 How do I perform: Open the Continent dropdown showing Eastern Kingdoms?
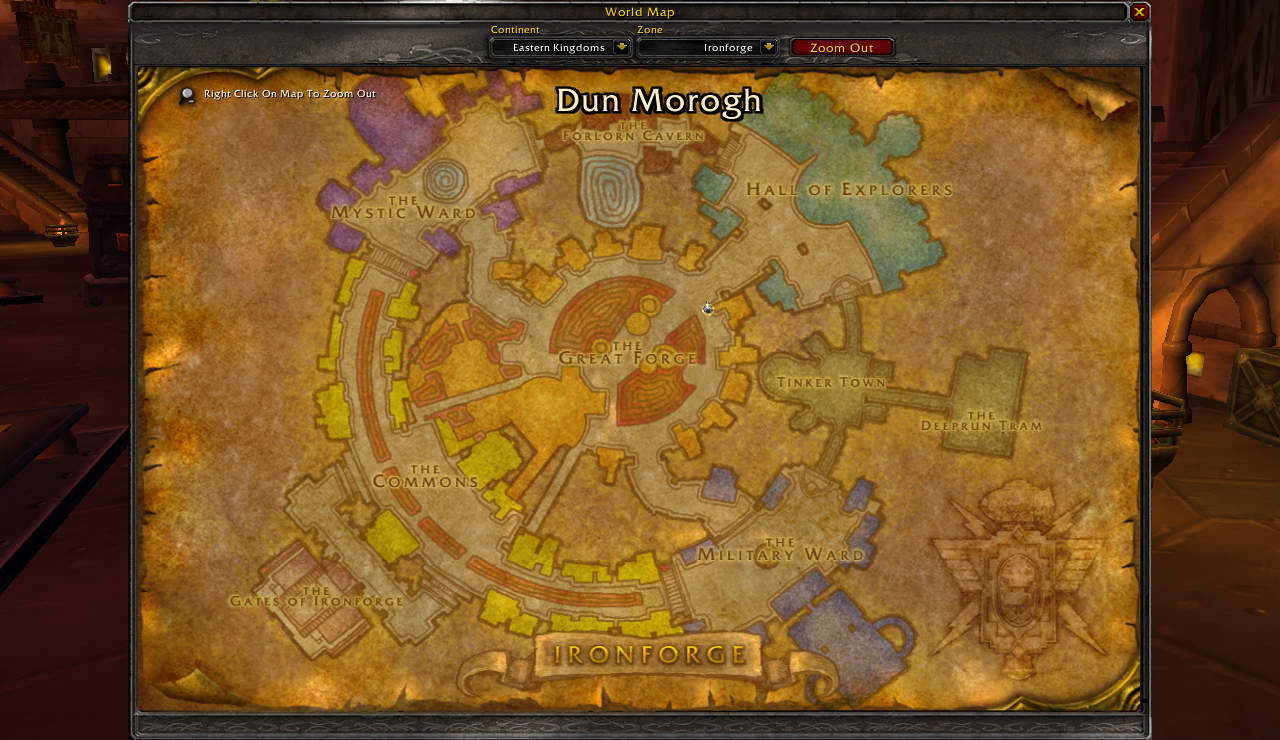(x=621, y=47)
